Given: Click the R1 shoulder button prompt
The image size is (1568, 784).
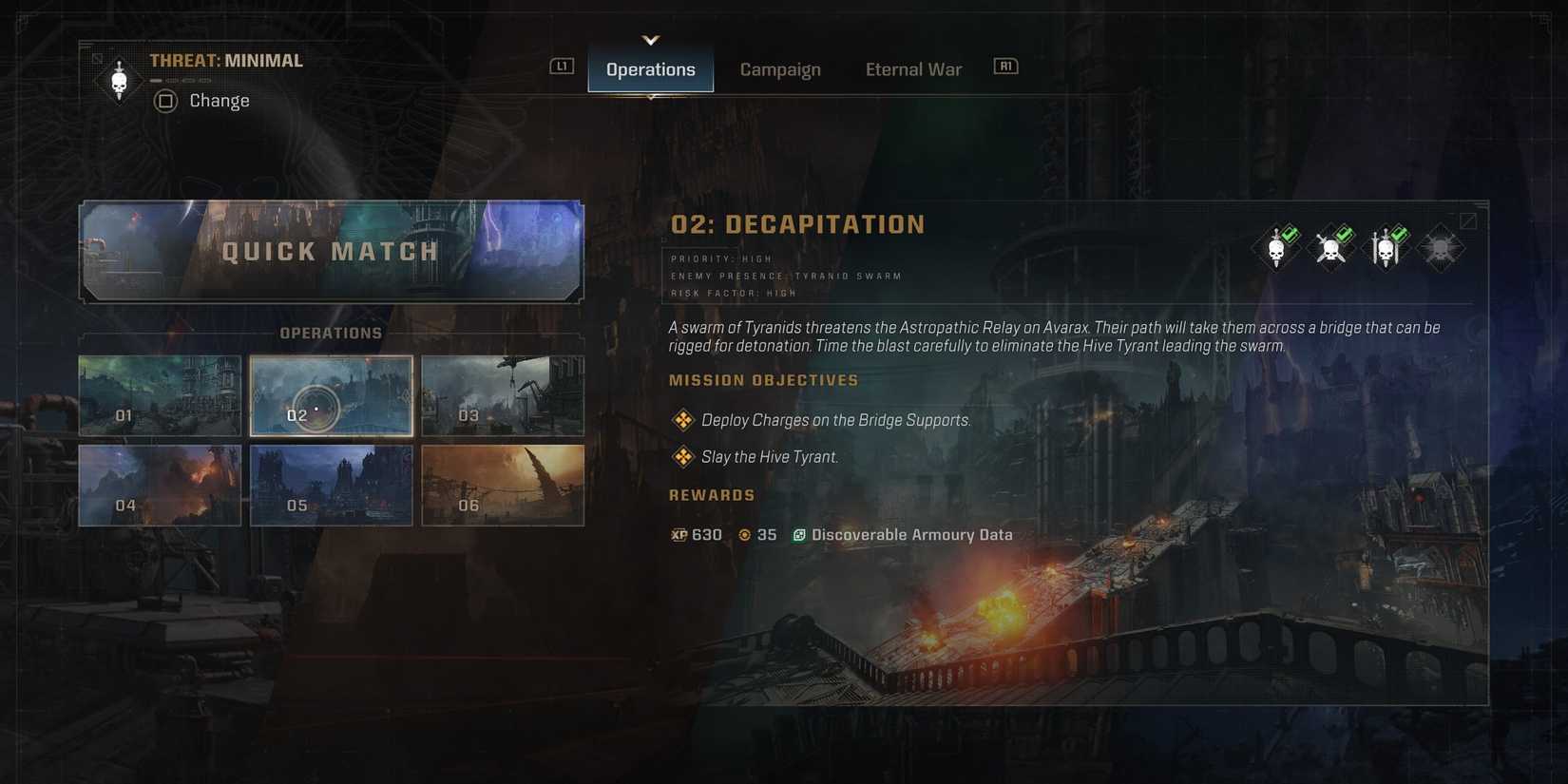Looking at the screenshot, I should tap(1004, 66).
